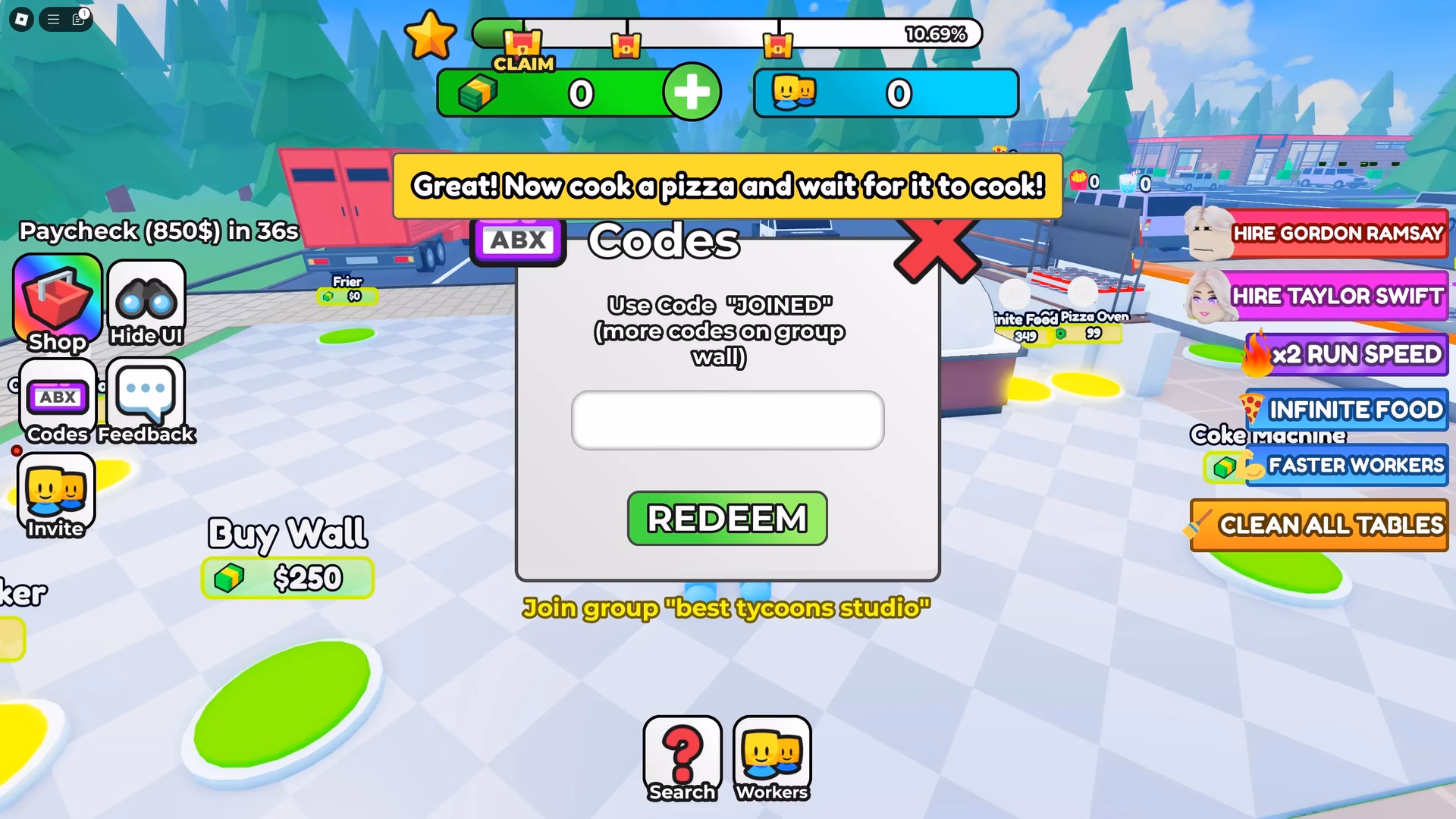
Task: Click the star icon near the progress bar
Action: pos(432,34)
